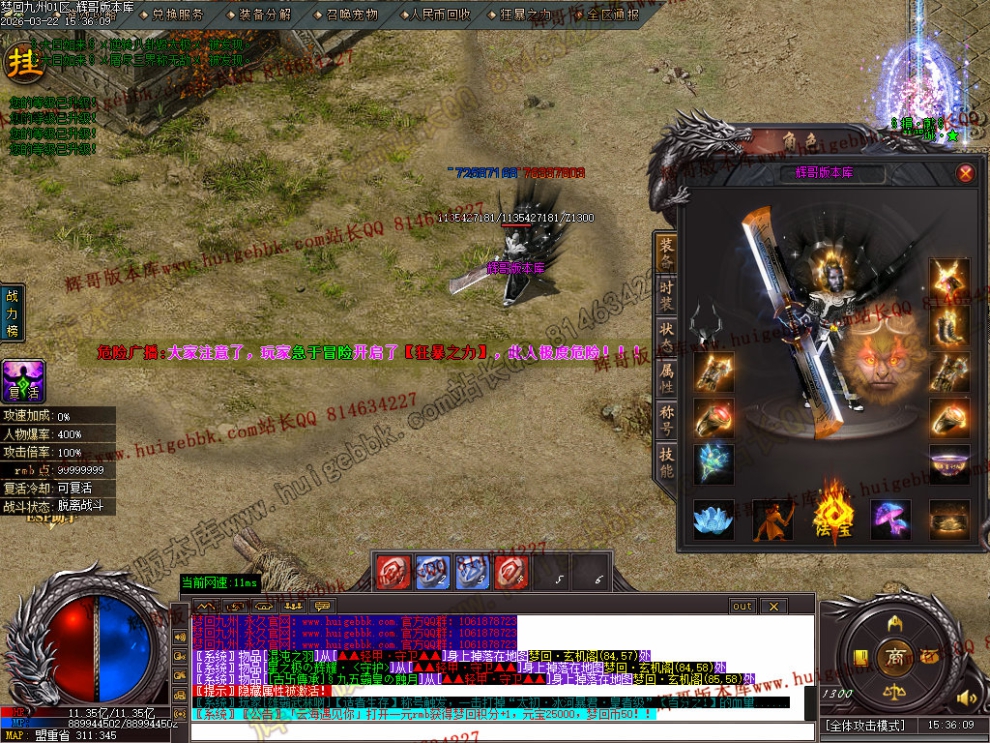This screenshot has height=743, width=990.
Task: Select the glowing mushroom item slot
Action: [890, 520]
